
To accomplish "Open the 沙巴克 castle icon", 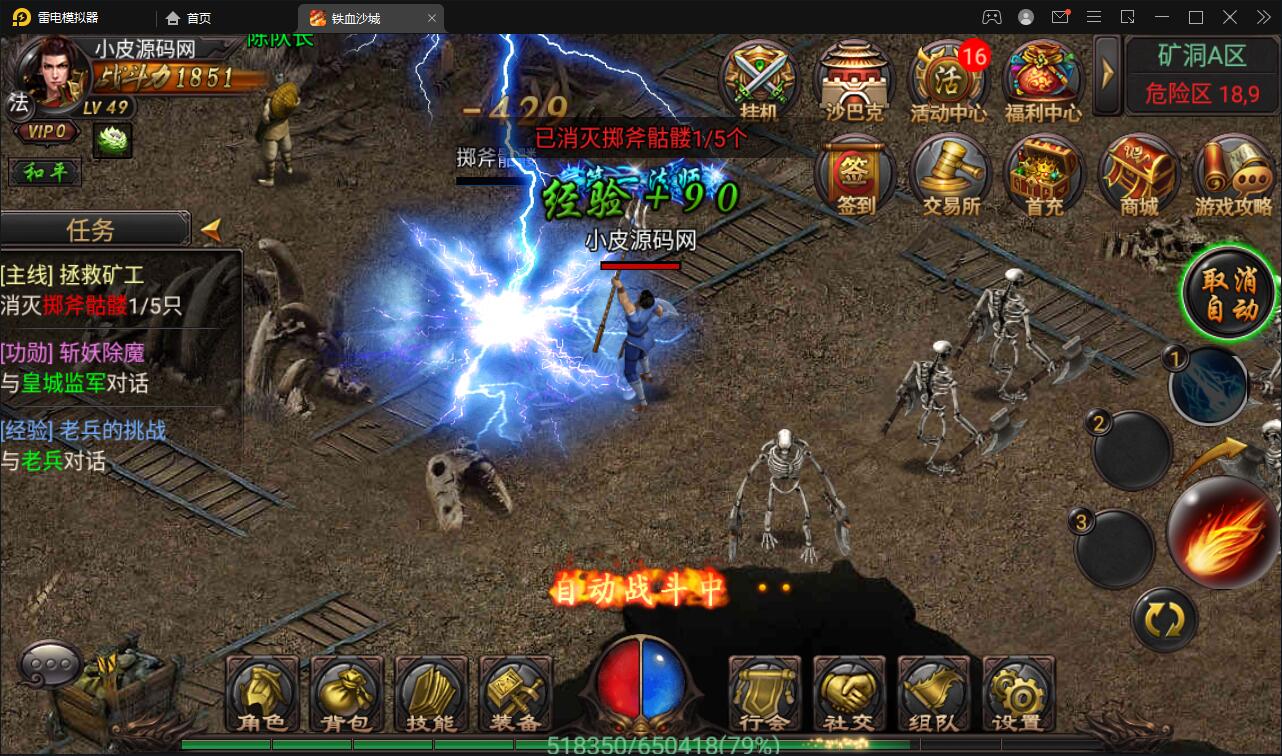I will (x=853, y=80).
